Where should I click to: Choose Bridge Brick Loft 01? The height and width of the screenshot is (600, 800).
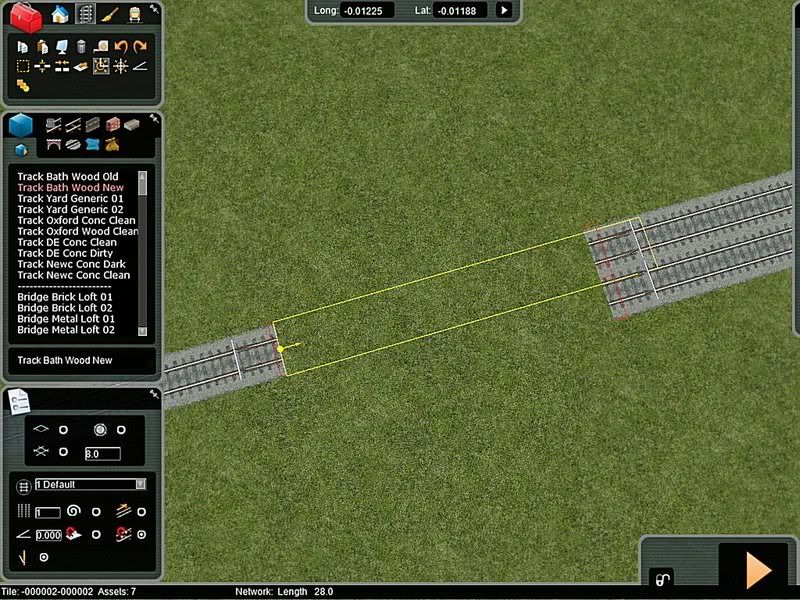[x=65, y=297]
